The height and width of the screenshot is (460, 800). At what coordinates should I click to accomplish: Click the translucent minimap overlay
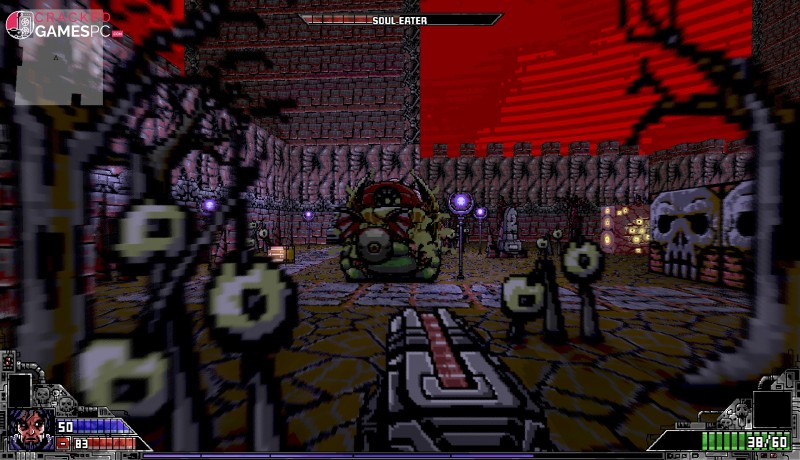58,70
